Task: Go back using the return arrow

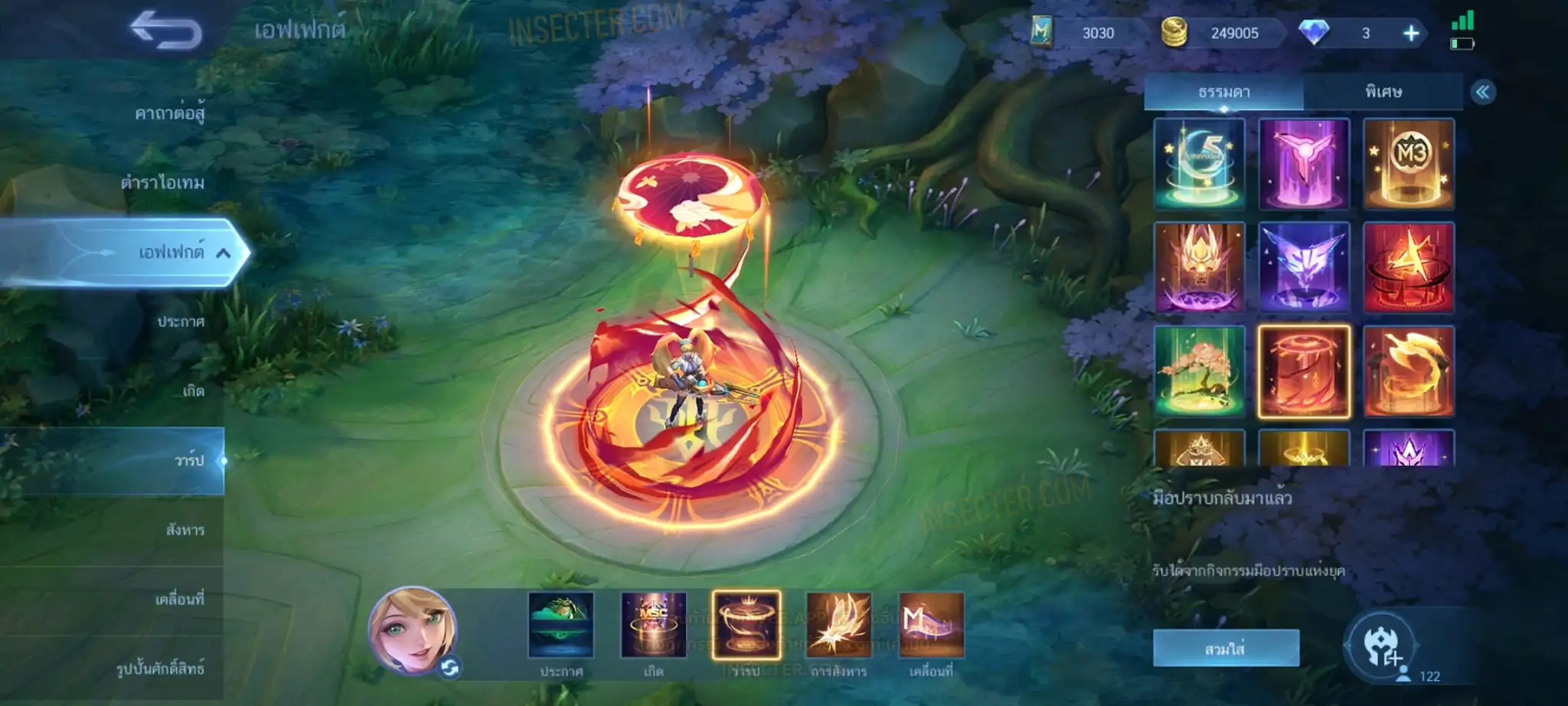Action: click(165, 31)
